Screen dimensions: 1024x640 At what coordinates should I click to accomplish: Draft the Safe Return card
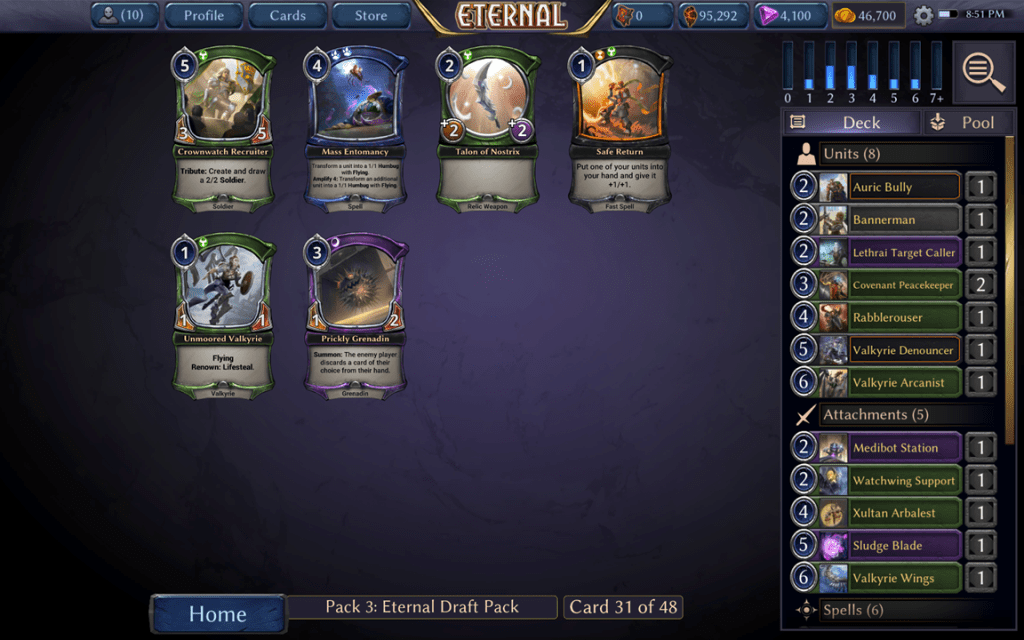(x=621, y=126)
